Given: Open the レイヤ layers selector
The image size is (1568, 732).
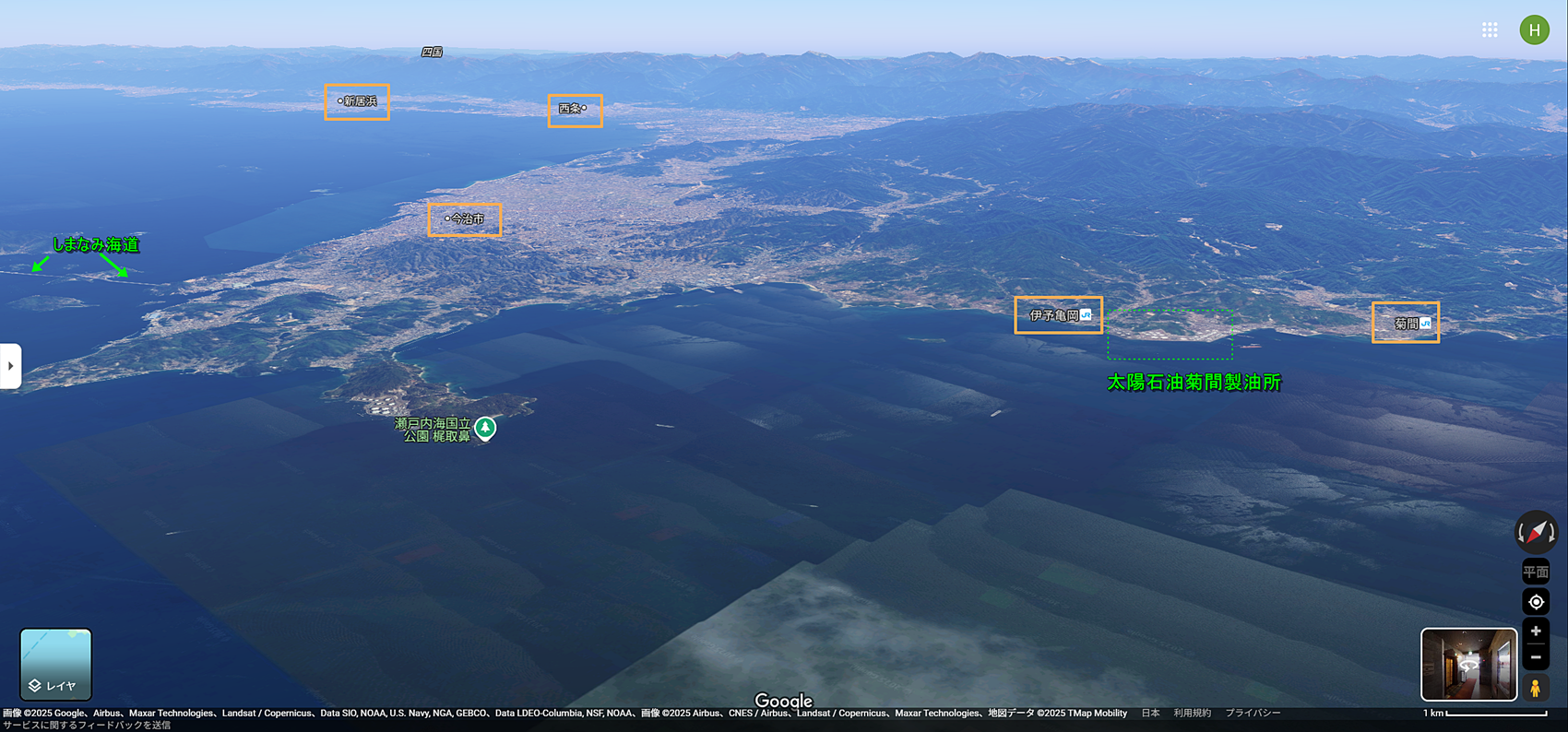Looking at the screenshot, I should pyautogui.click(x=55, y=664).
